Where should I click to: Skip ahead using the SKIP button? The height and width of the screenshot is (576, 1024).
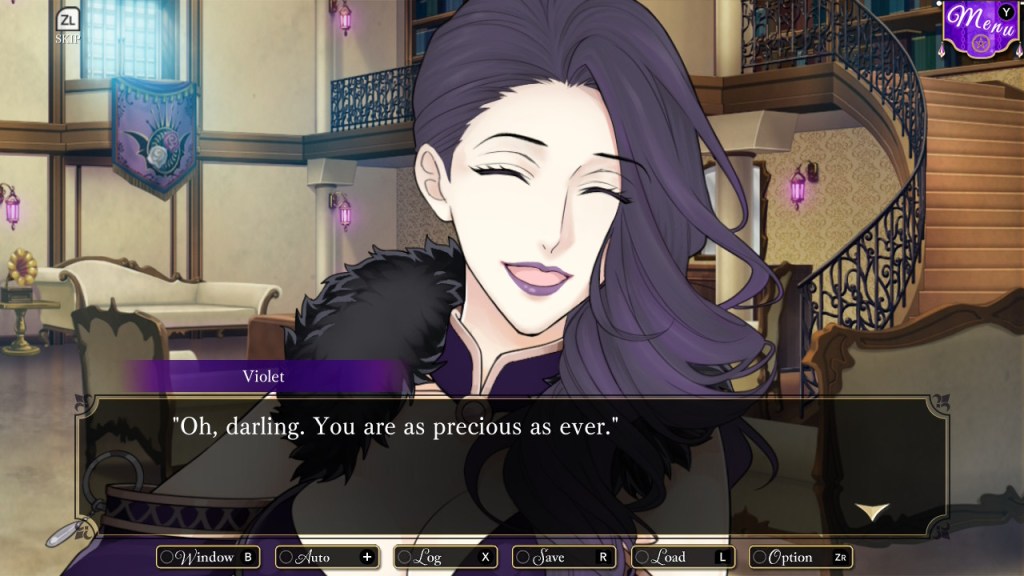coord(68,26)
